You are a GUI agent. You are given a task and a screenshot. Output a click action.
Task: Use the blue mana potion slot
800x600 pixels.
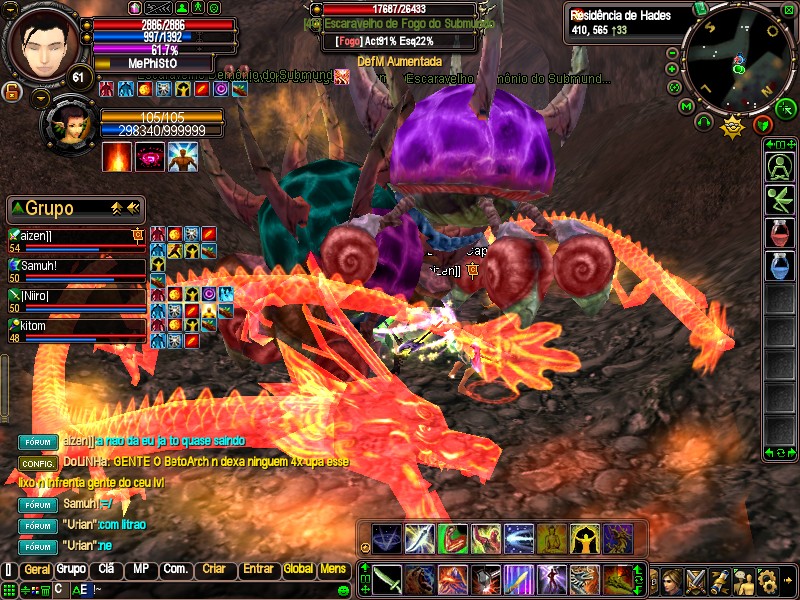click(779, 266)
